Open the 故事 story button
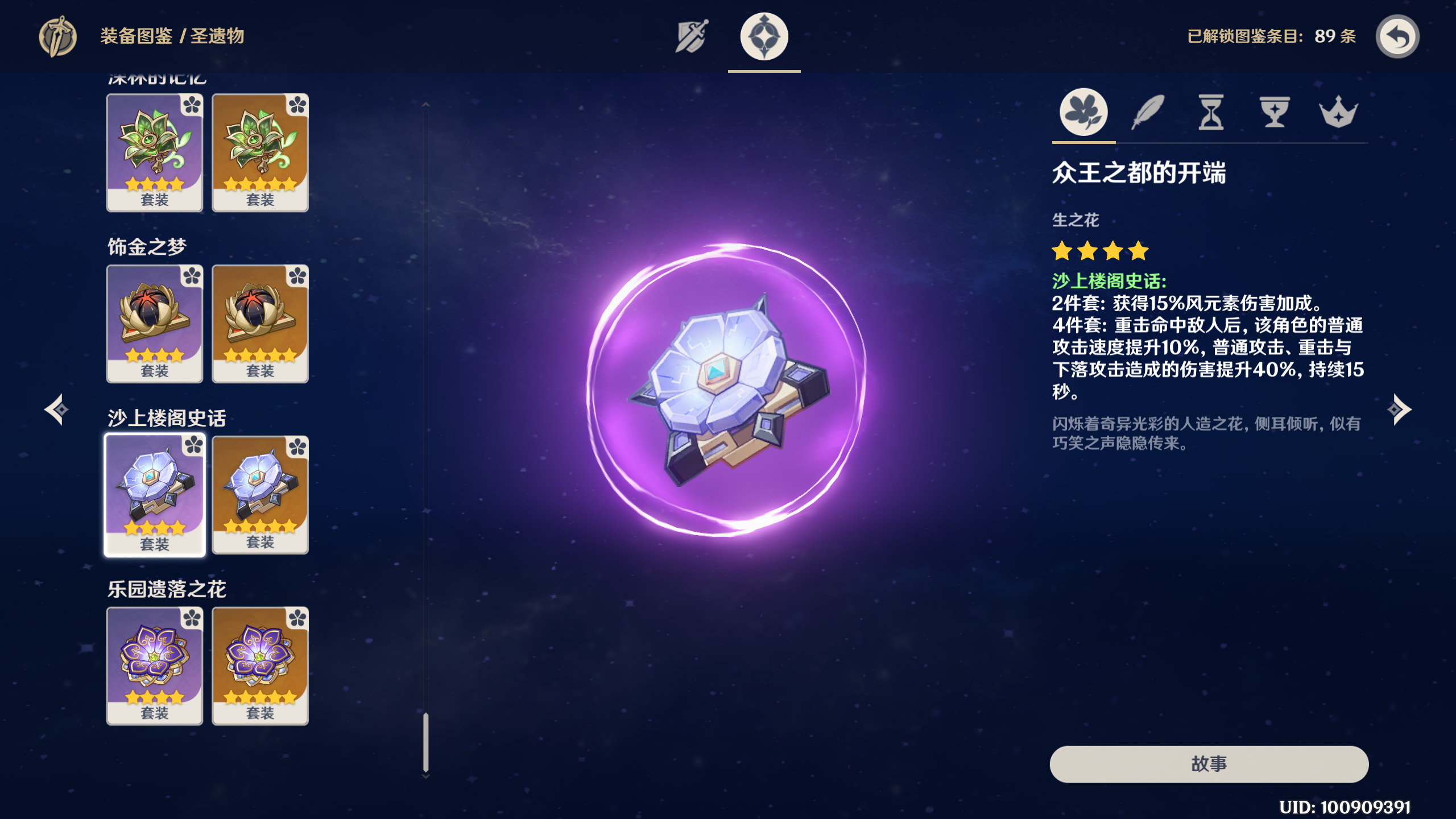 pyautogui.click(x=1209, y=764)
